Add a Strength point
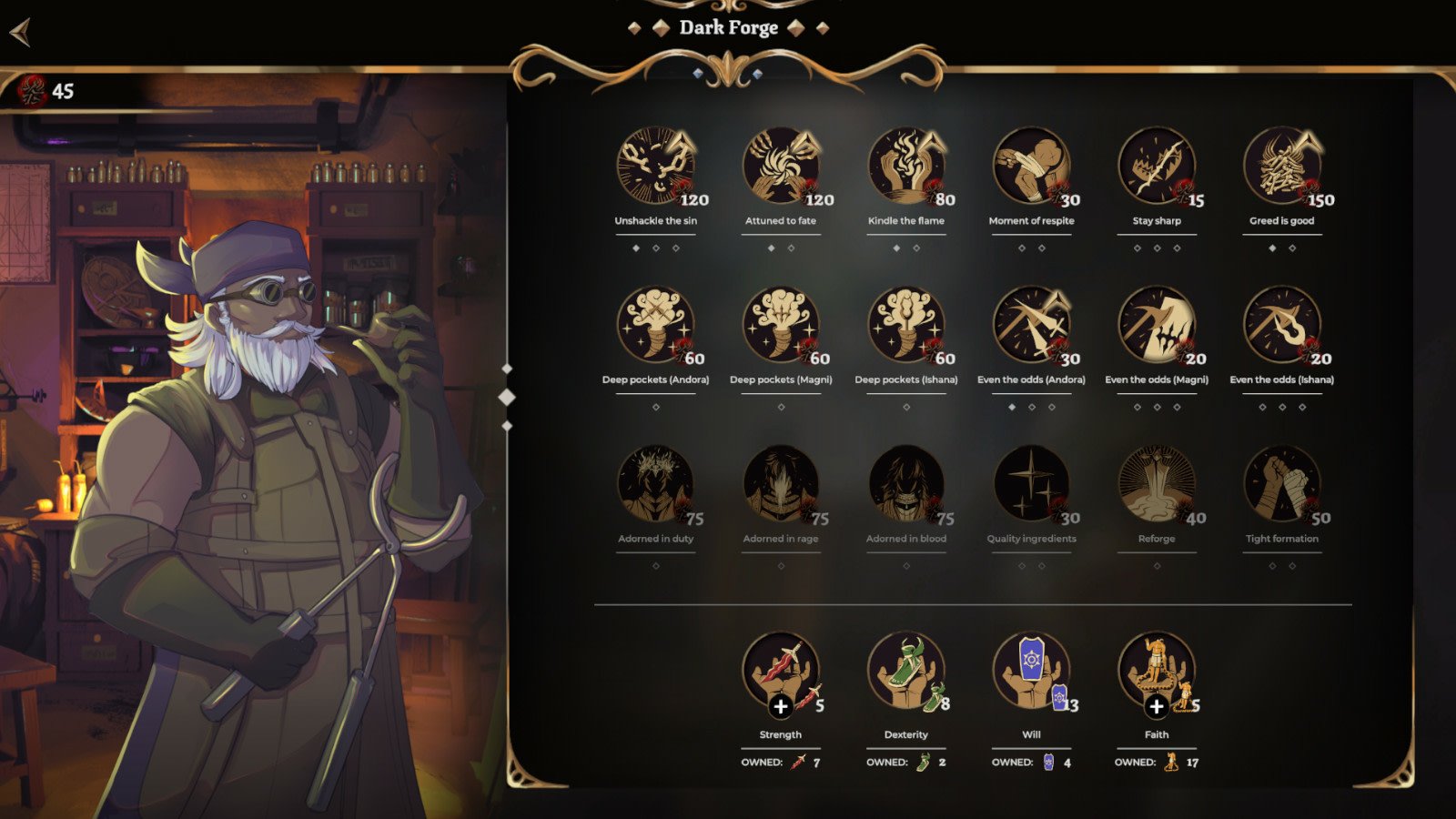The image size is (1456, 819). [x=780, y=706]
